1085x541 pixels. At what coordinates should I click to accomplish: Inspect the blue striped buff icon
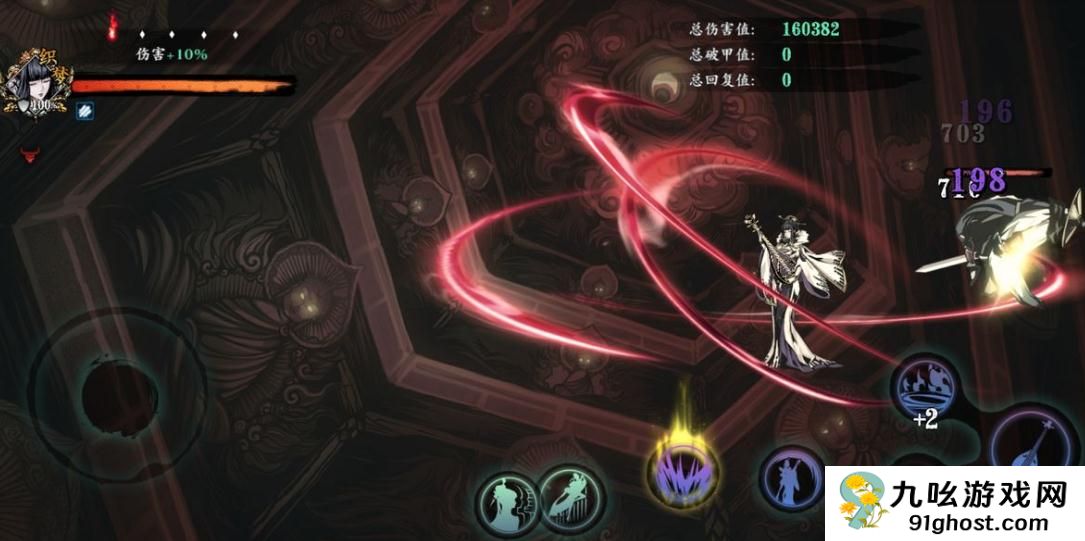(86, 110)
